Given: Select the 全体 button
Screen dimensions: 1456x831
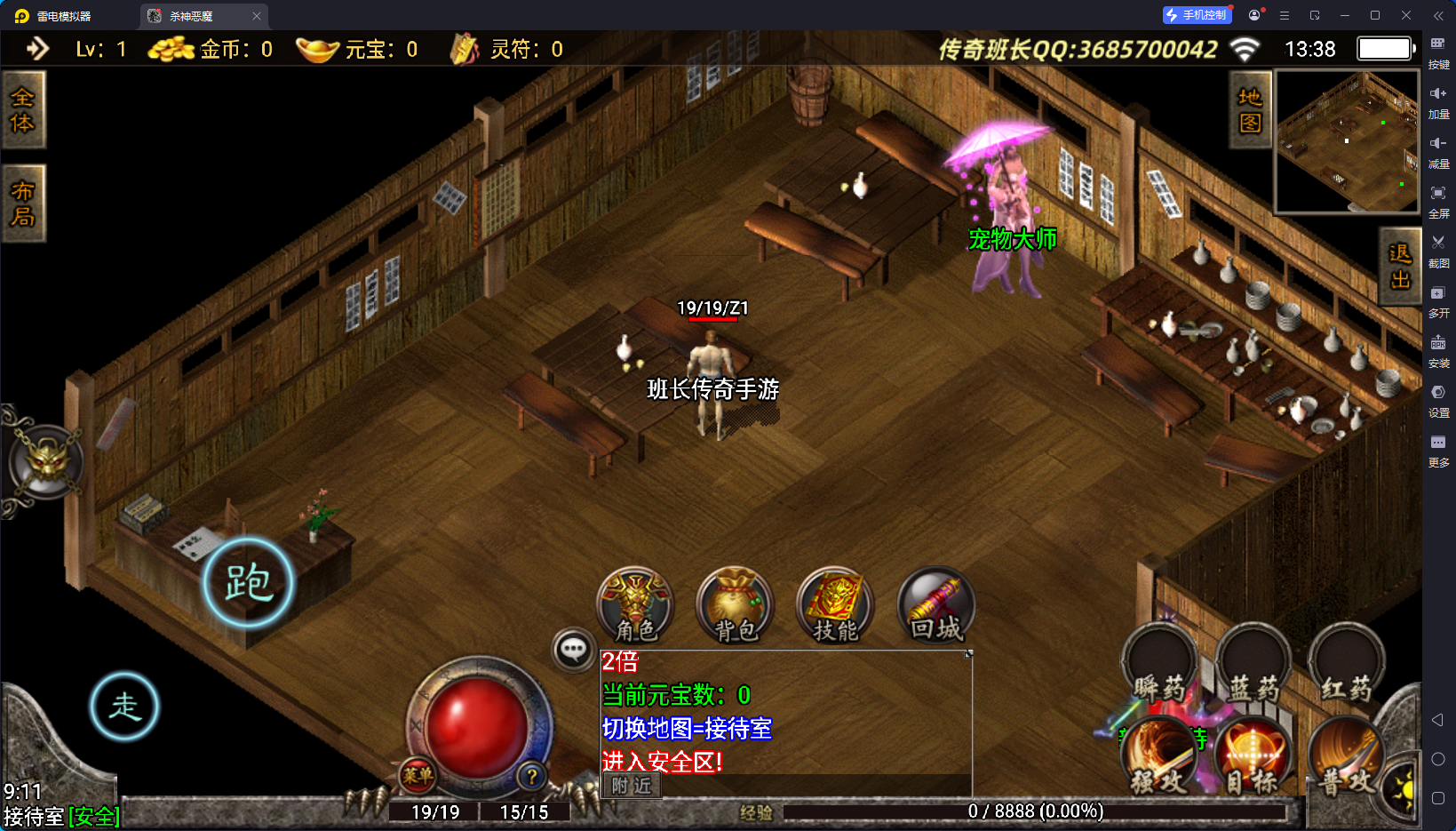Looking at the screenshot, I should [x=23, y=110].
